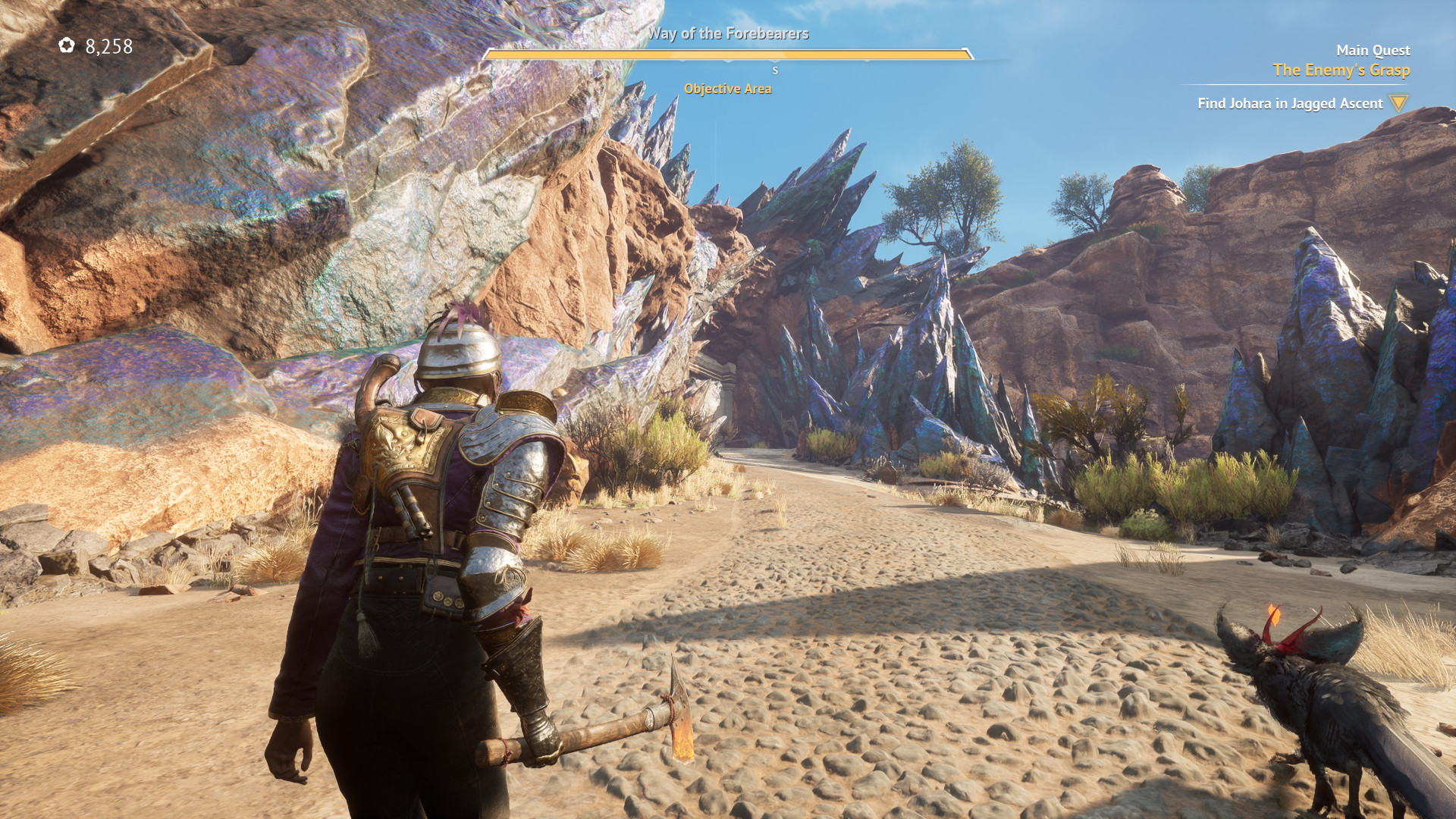The width and height of the screenshot is (1456, 819).
Task: Select the Main Quest heading
Action: point(1373,50)
